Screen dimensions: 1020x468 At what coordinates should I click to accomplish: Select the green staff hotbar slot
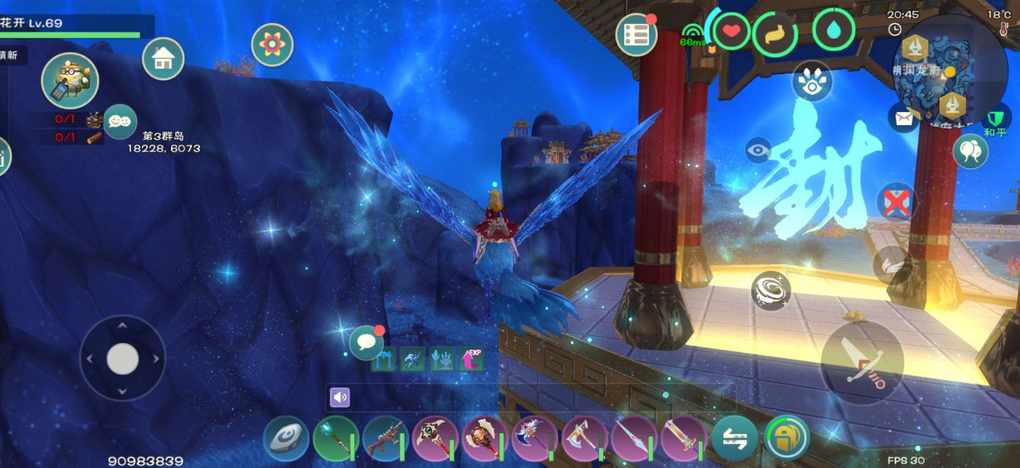click(335, 438)
